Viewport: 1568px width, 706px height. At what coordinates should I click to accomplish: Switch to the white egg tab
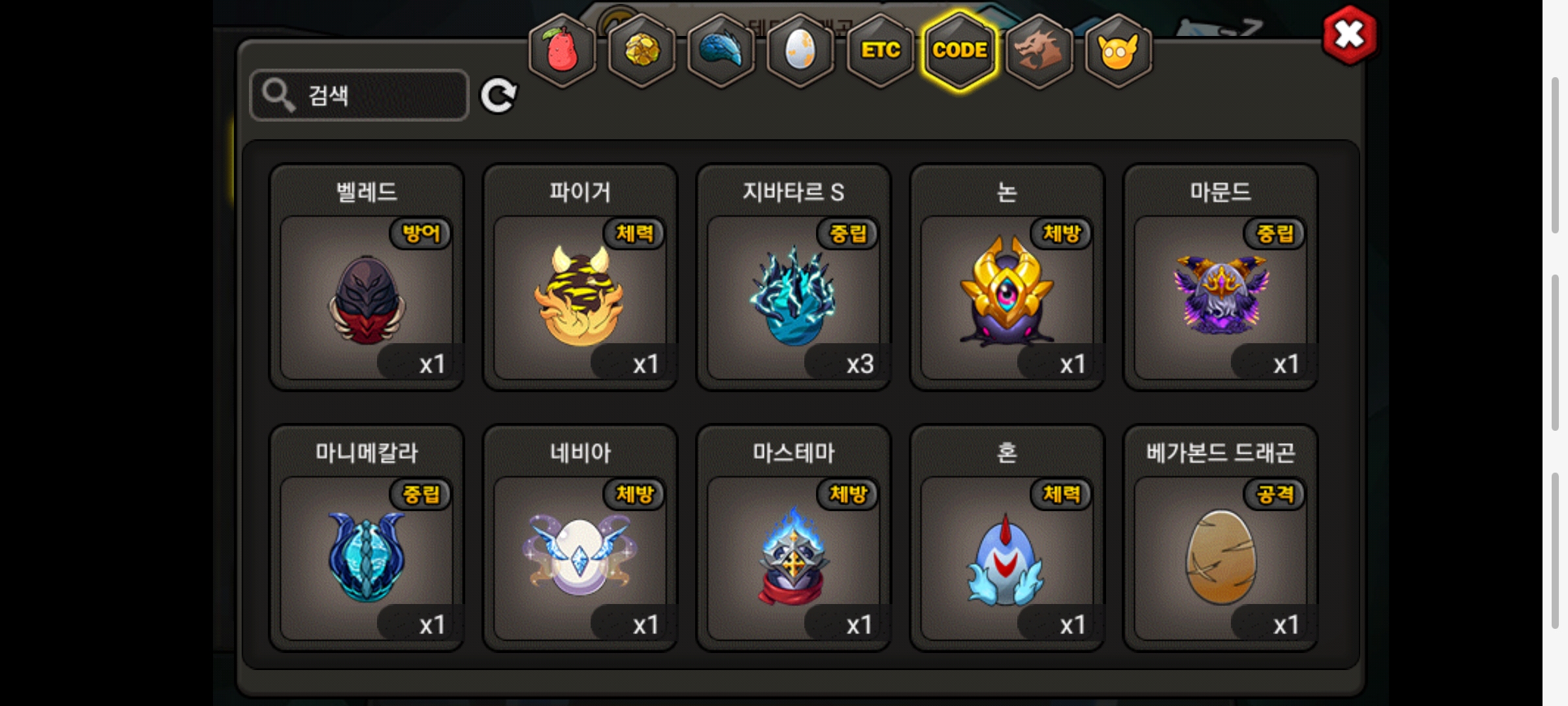point(800,50)
